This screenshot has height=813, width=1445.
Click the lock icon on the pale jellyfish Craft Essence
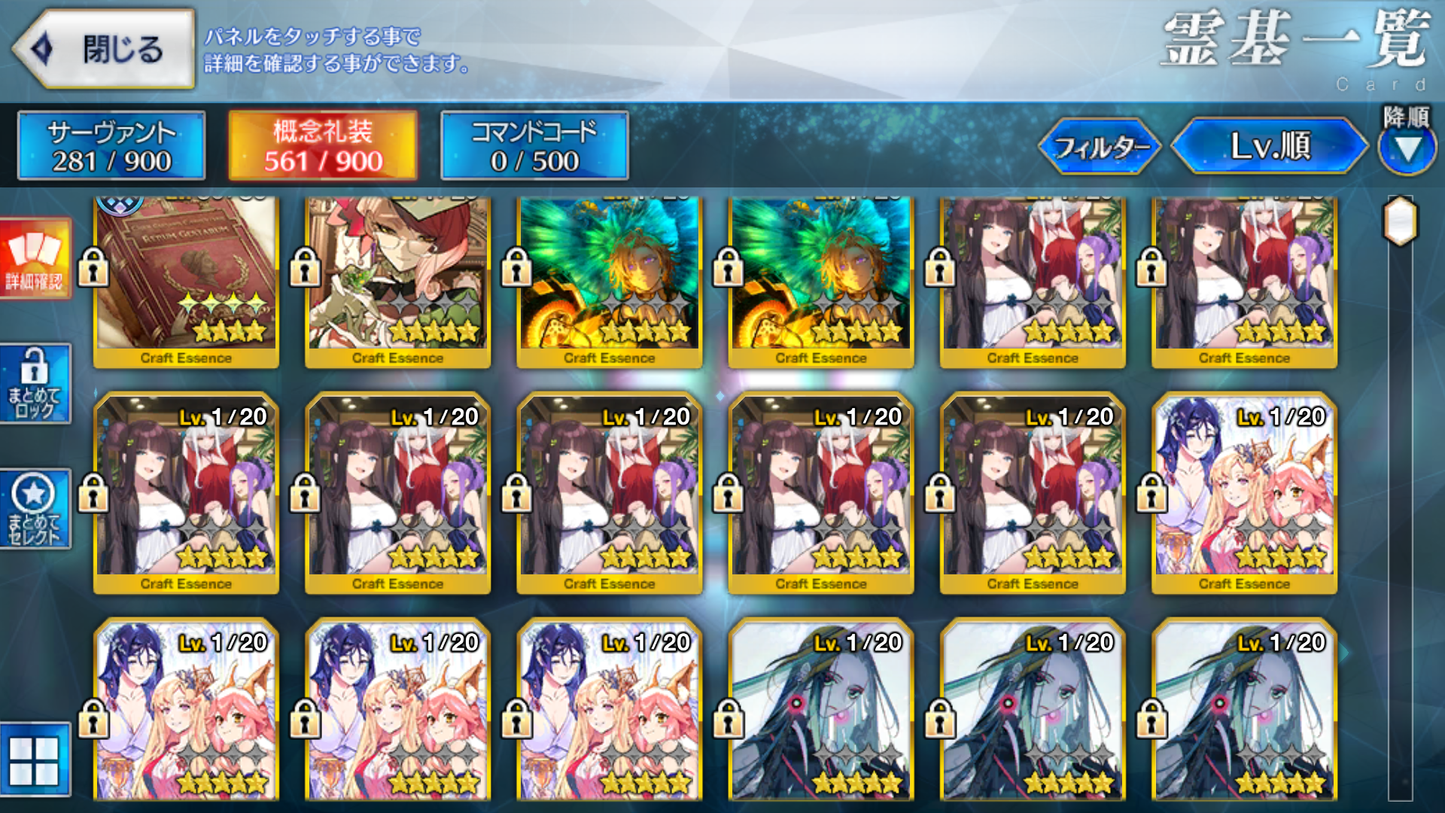(x=730, y=720)
